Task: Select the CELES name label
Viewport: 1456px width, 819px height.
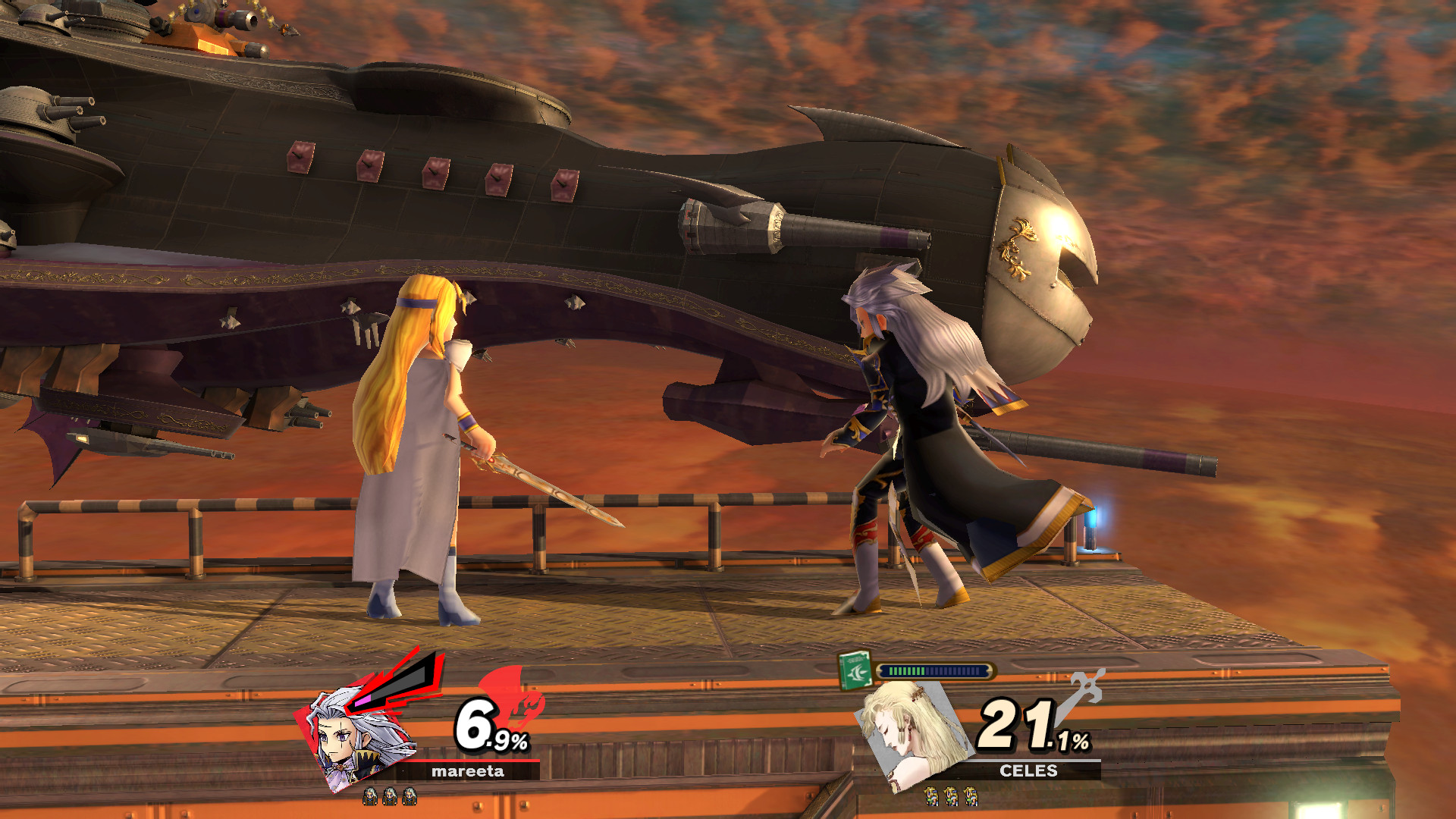Action: 1030,772
